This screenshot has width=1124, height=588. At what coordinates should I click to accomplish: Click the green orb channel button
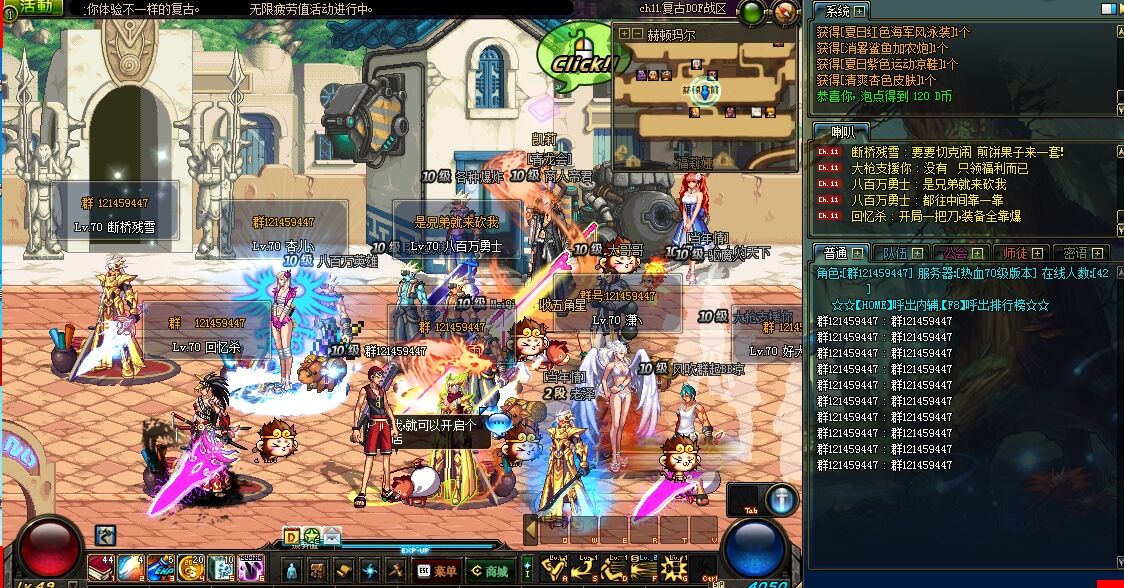tap(753, 12)
